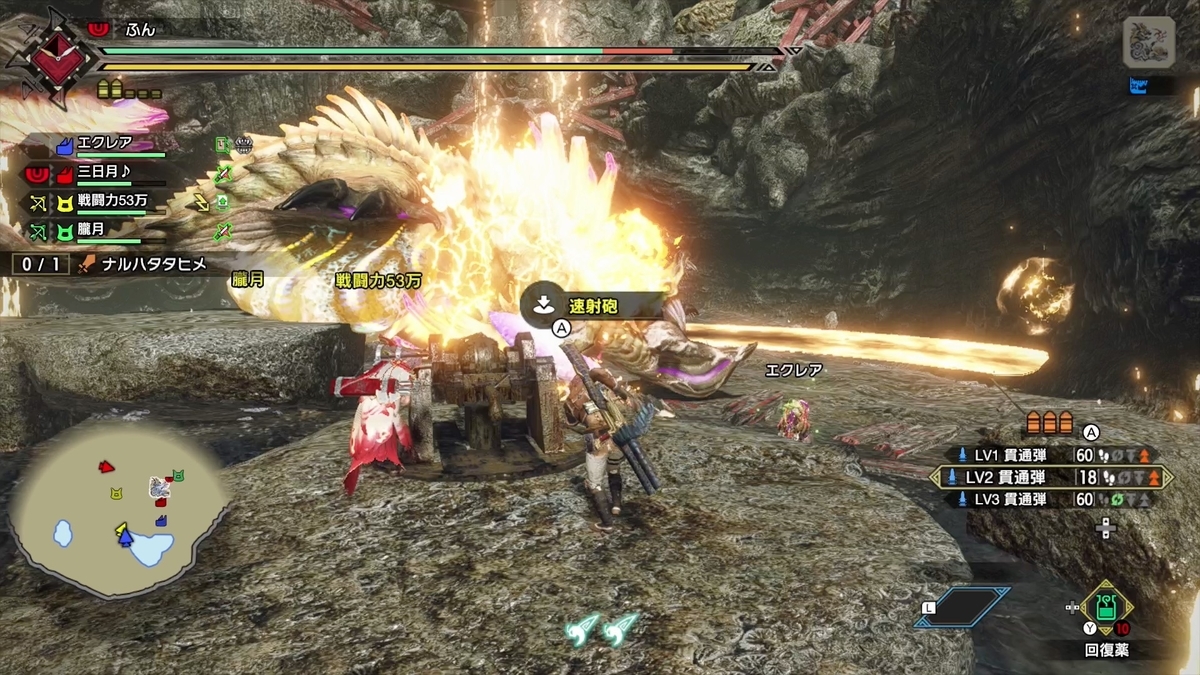Use the 回復薬 potion item slot
The image size is (1200, 675).
click(1106, 607)
